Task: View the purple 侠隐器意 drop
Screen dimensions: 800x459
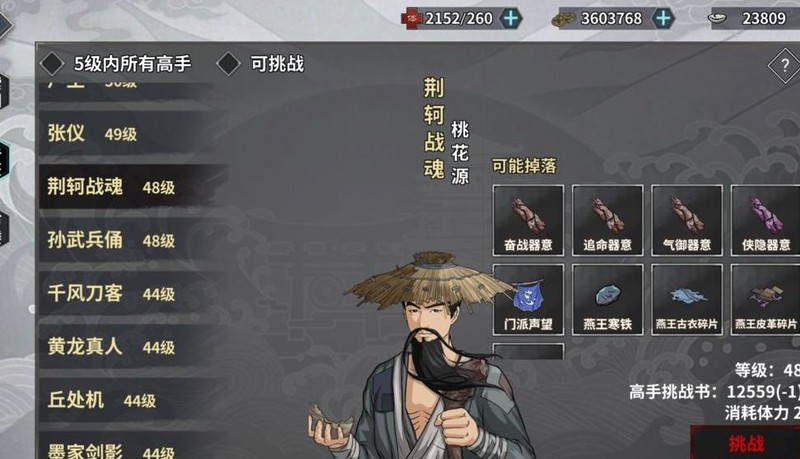Action: coord(766,219)
